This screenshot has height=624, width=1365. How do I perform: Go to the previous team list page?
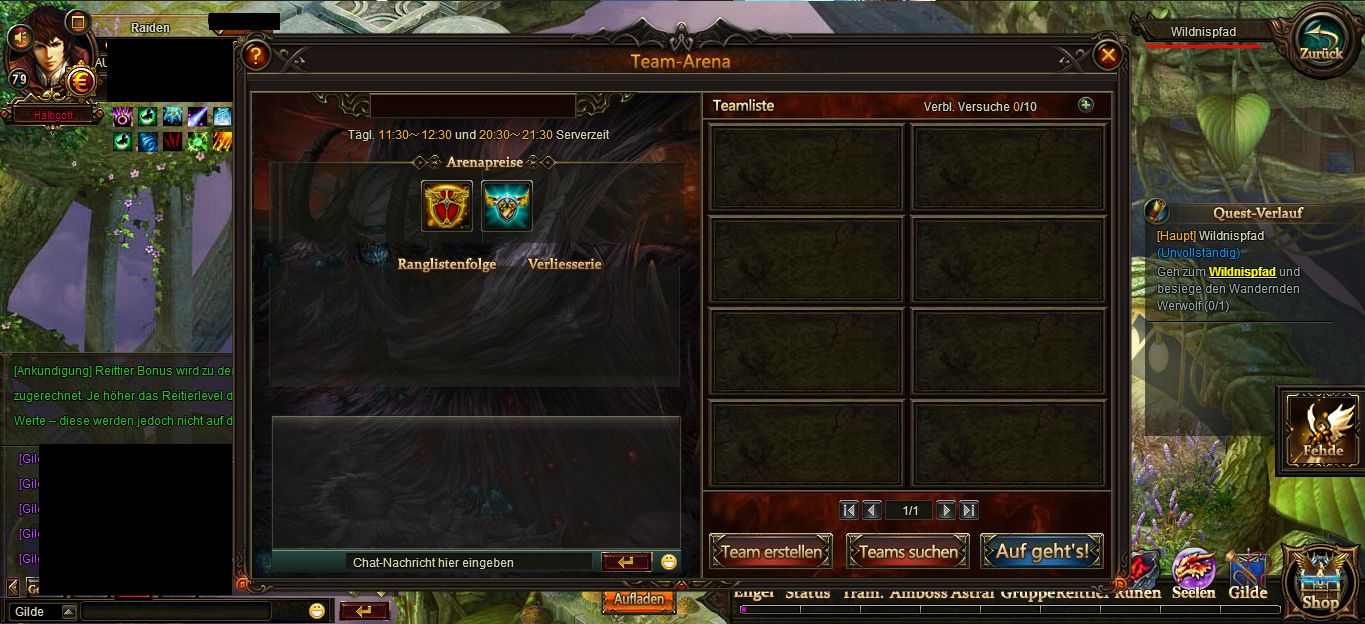tap(872, 510)
